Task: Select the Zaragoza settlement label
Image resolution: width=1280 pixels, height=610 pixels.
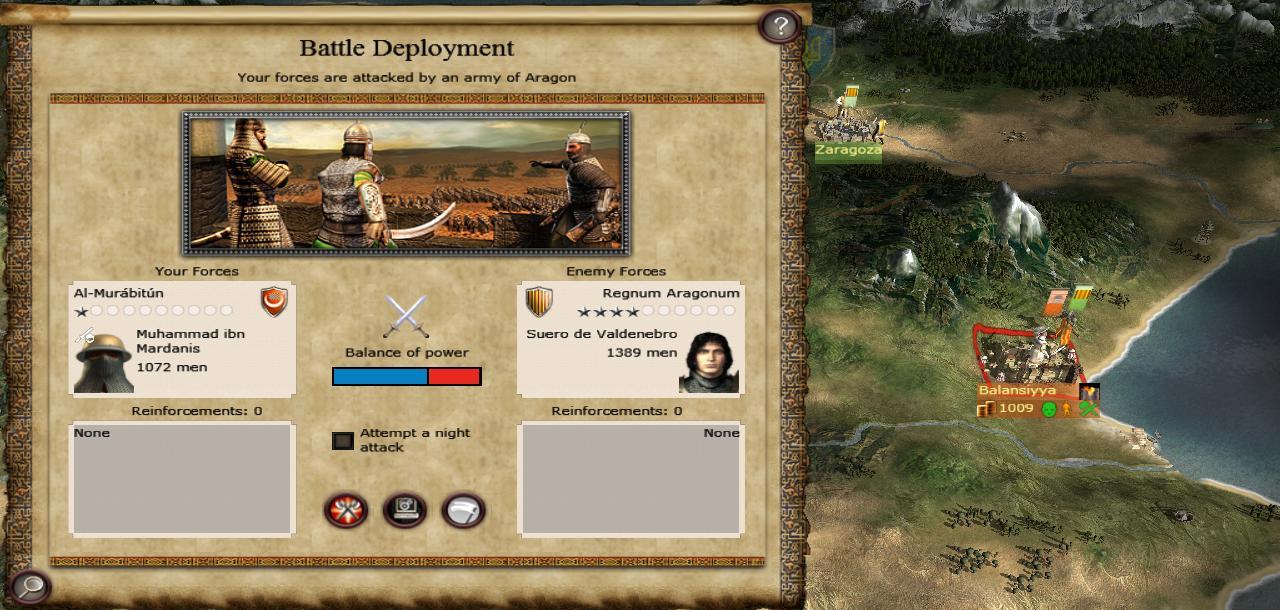Action: click(848, 151)
